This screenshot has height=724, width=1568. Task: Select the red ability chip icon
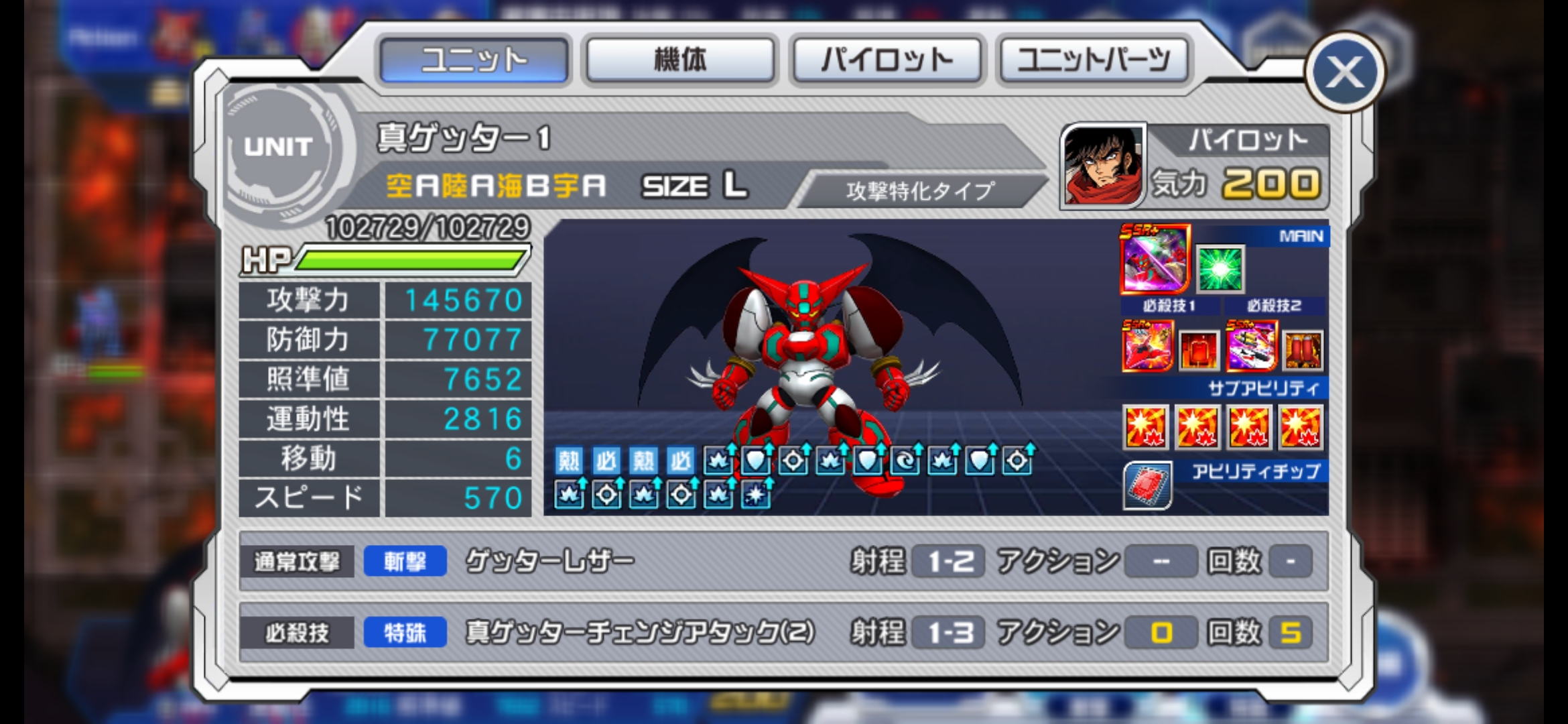(x=1148, y=485)
